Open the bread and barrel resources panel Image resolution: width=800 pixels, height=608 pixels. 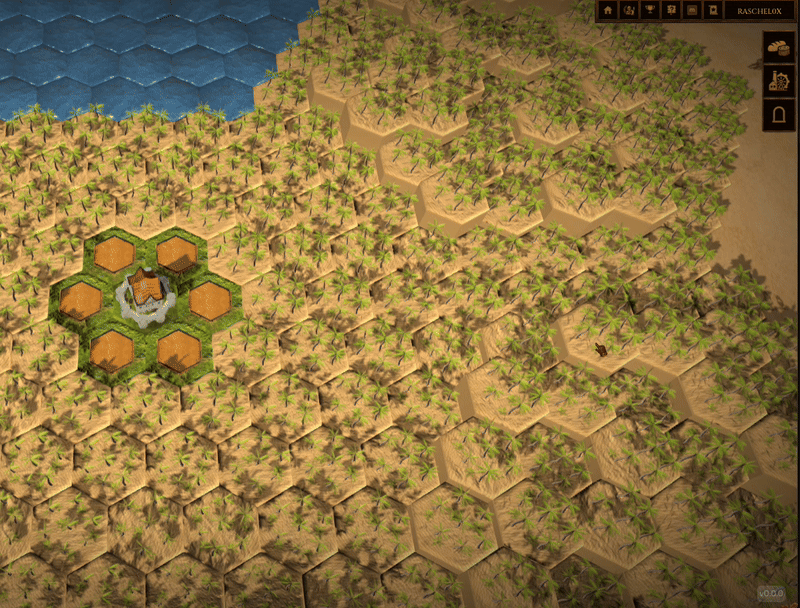pos(778,46)
